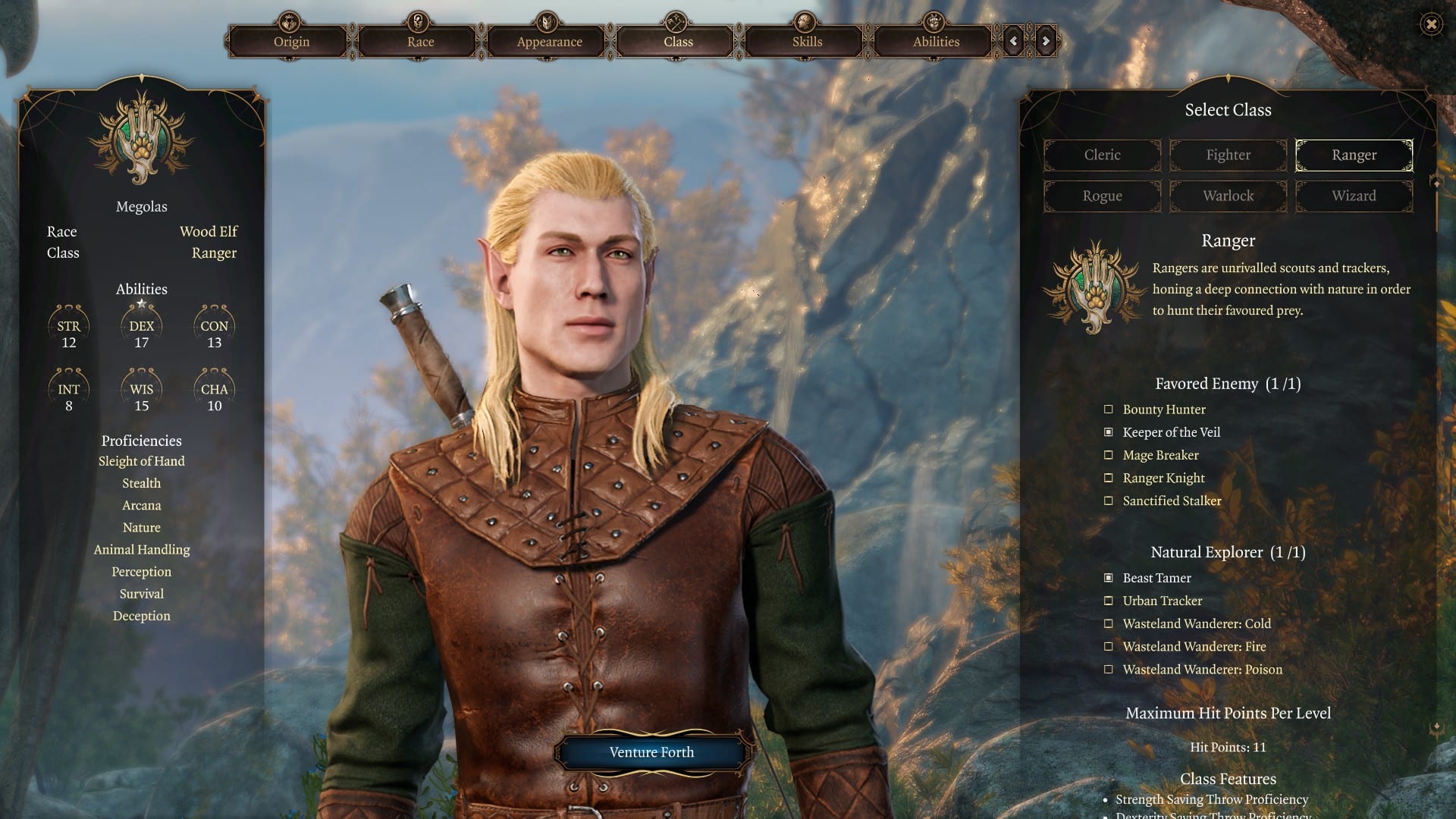Click the Skills tab icon

tap(805, 20)
